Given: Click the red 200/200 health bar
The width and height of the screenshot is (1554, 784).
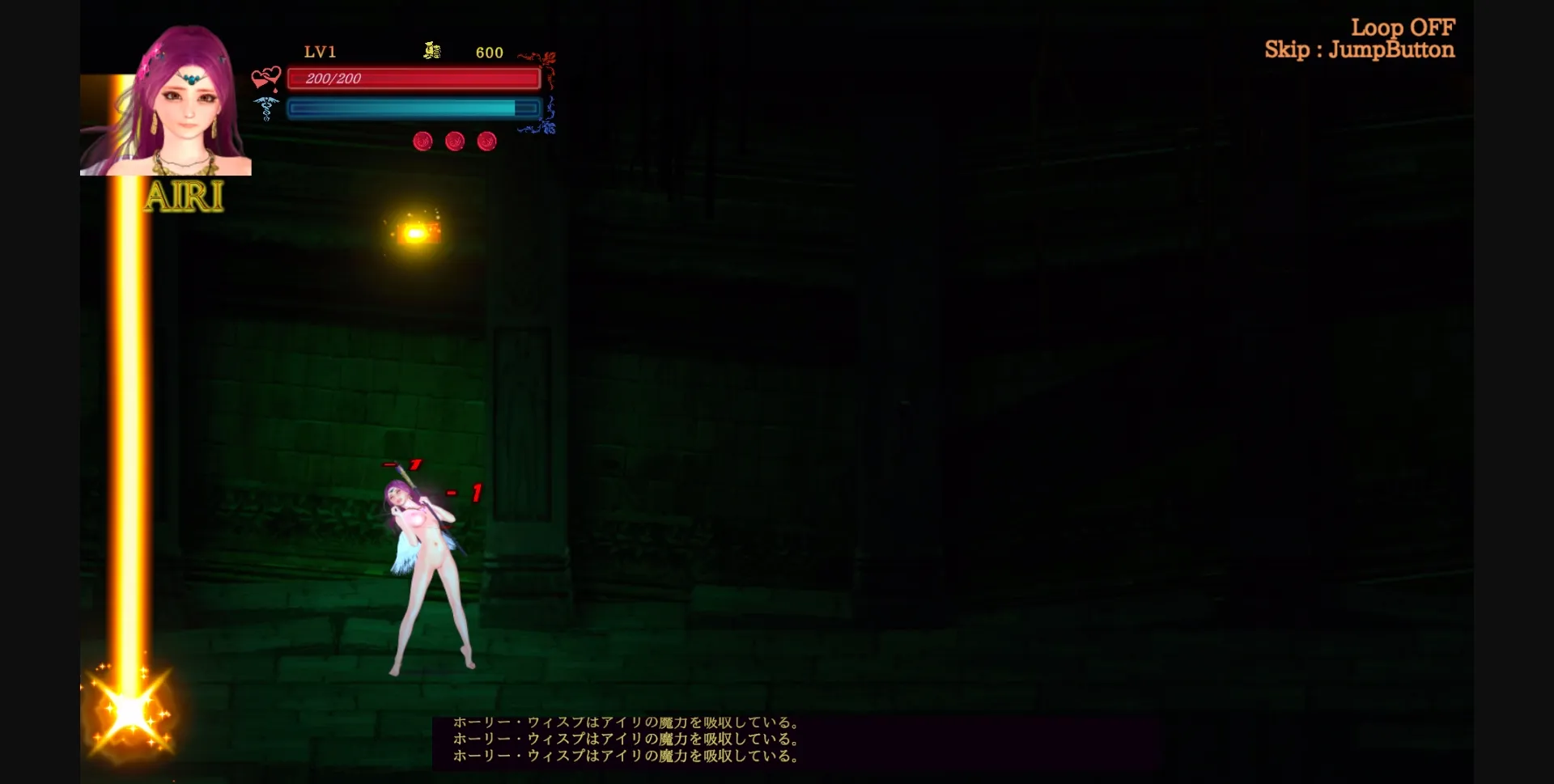Looking at the screenshot, I should coord(414,78).
